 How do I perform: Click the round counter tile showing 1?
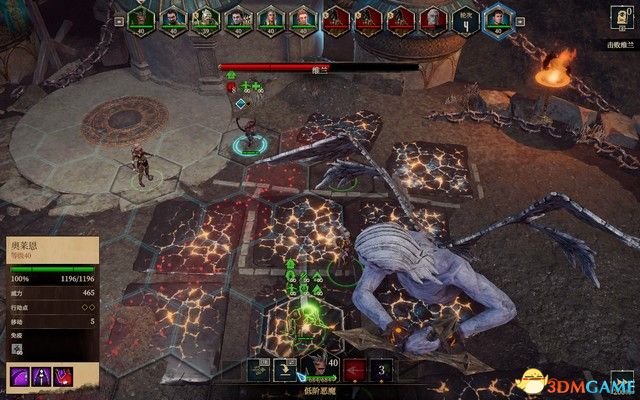(463, 20)
